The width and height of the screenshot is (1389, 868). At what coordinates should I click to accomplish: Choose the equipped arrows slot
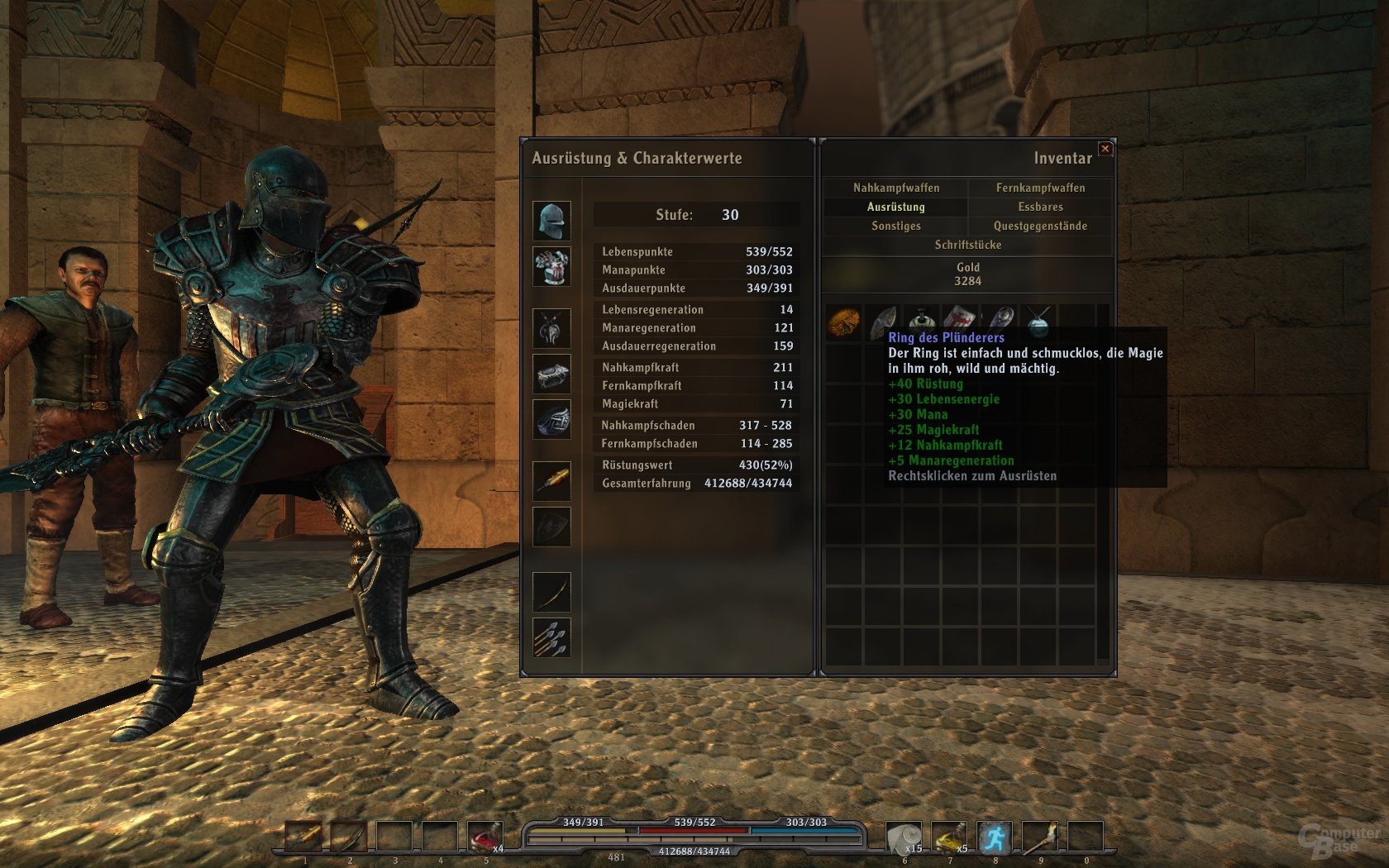[551, 637]
